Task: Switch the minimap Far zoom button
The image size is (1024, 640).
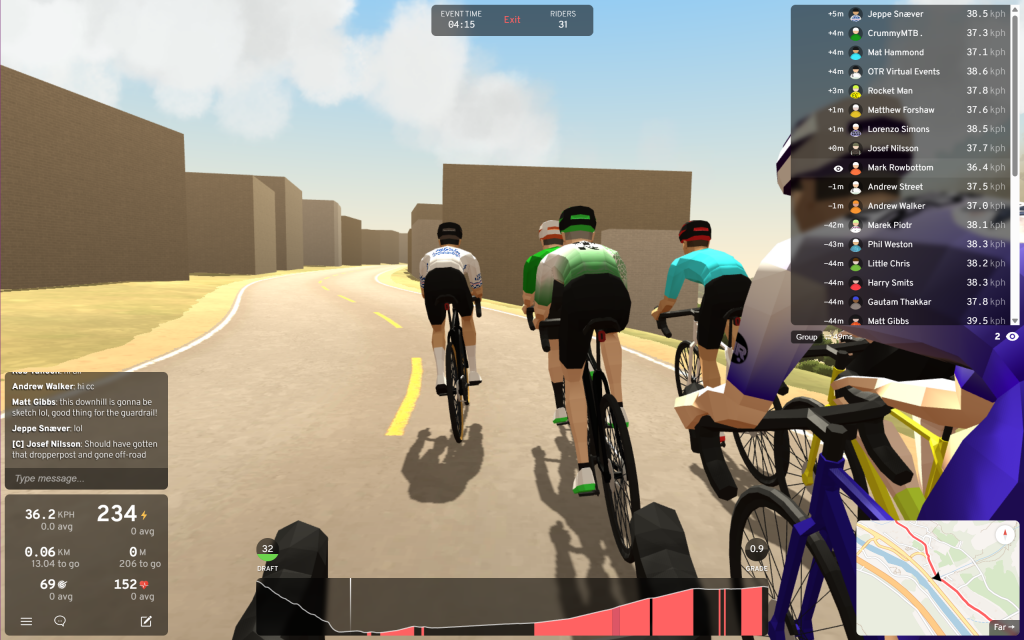Action: coord(1003,627)
